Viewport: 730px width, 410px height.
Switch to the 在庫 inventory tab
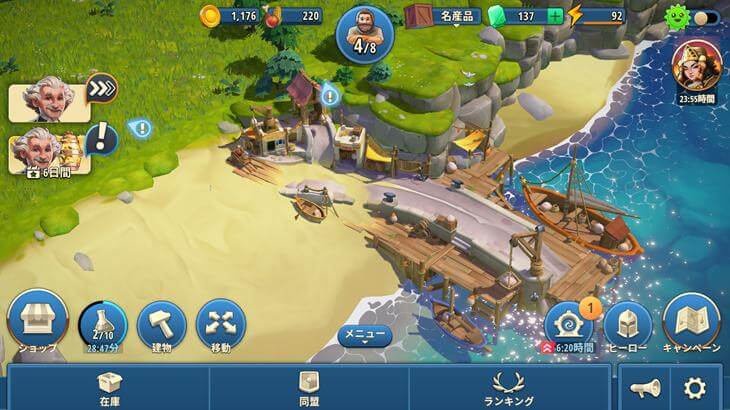click(x=109, y=387)
